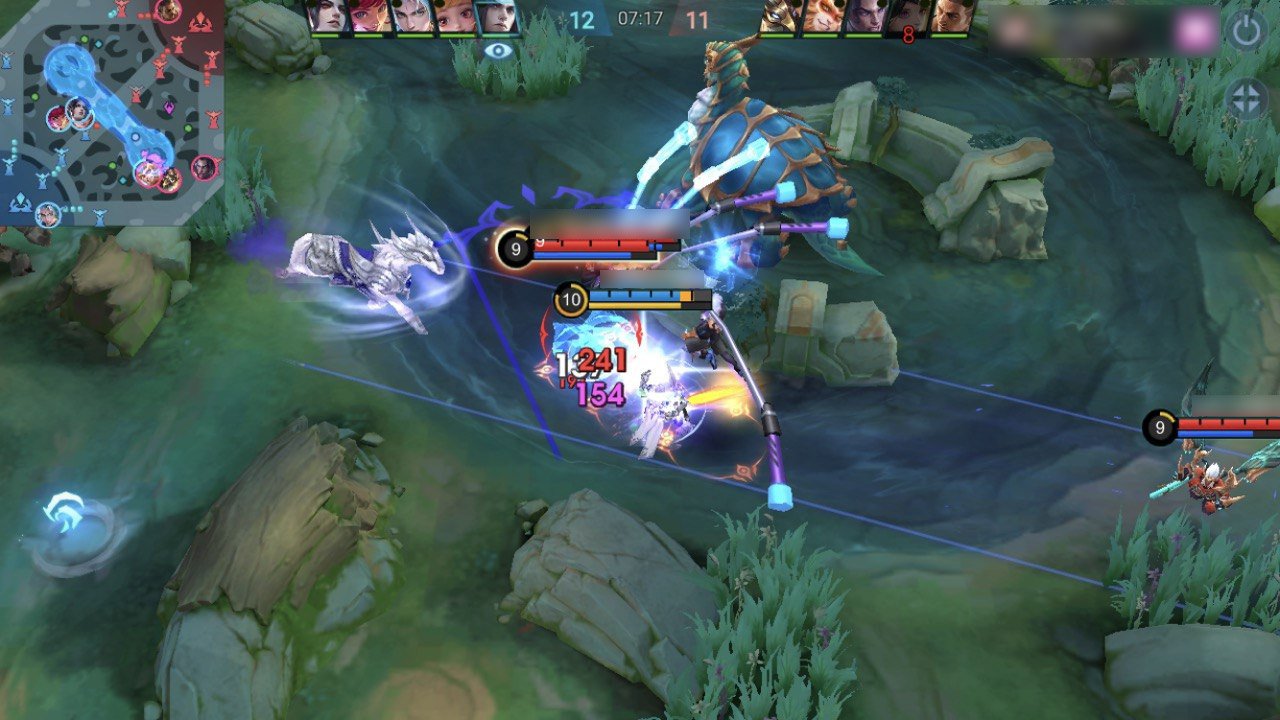Click the darkened portrait showing respawn timer 8
Image resolution: width=1280 pixels, height=720 pixels.
(x=908, y=17)
